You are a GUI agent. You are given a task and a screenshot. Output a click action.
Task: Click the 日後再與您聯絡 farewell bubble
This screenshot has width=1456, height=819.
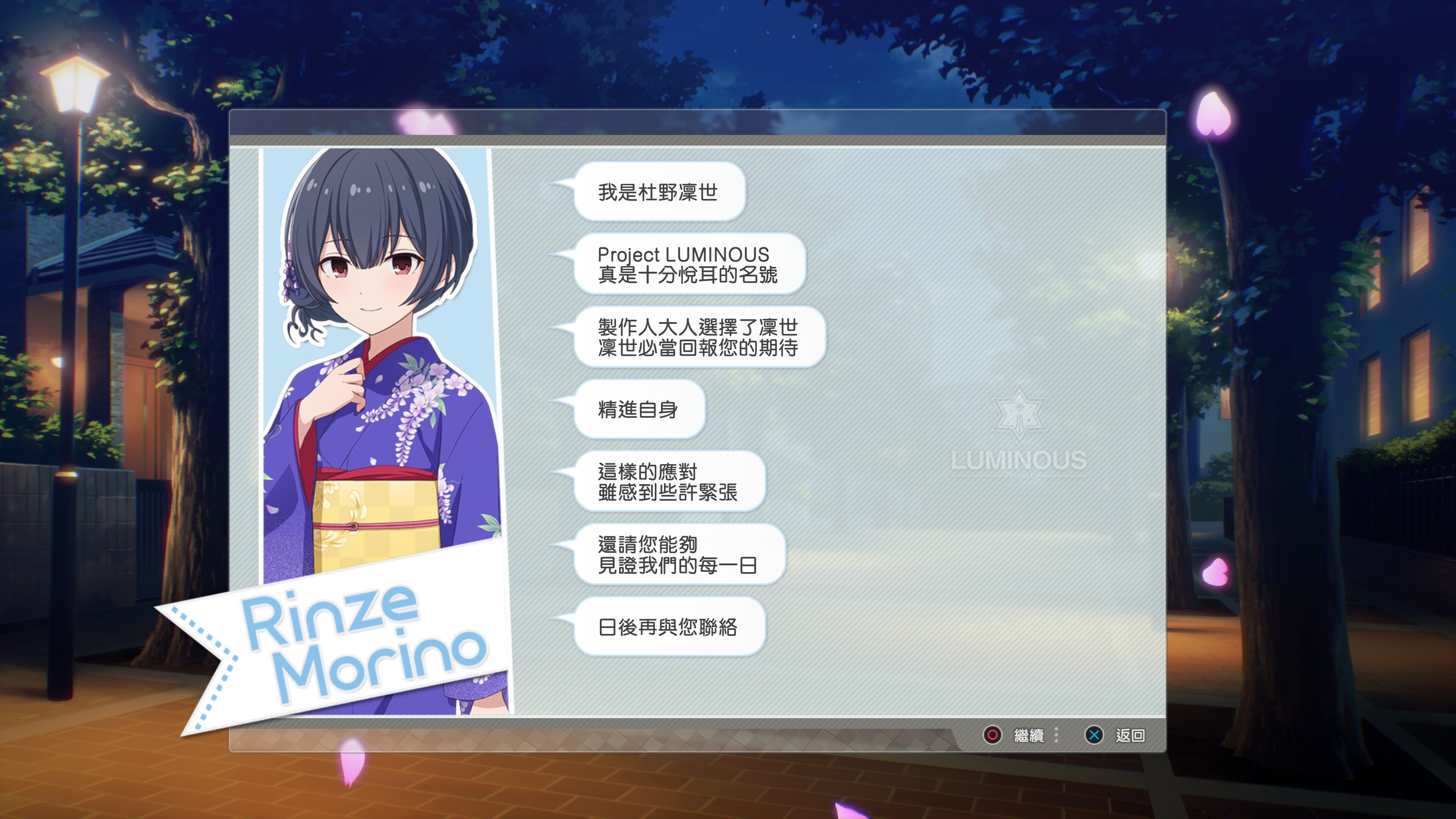click(669, 626)
